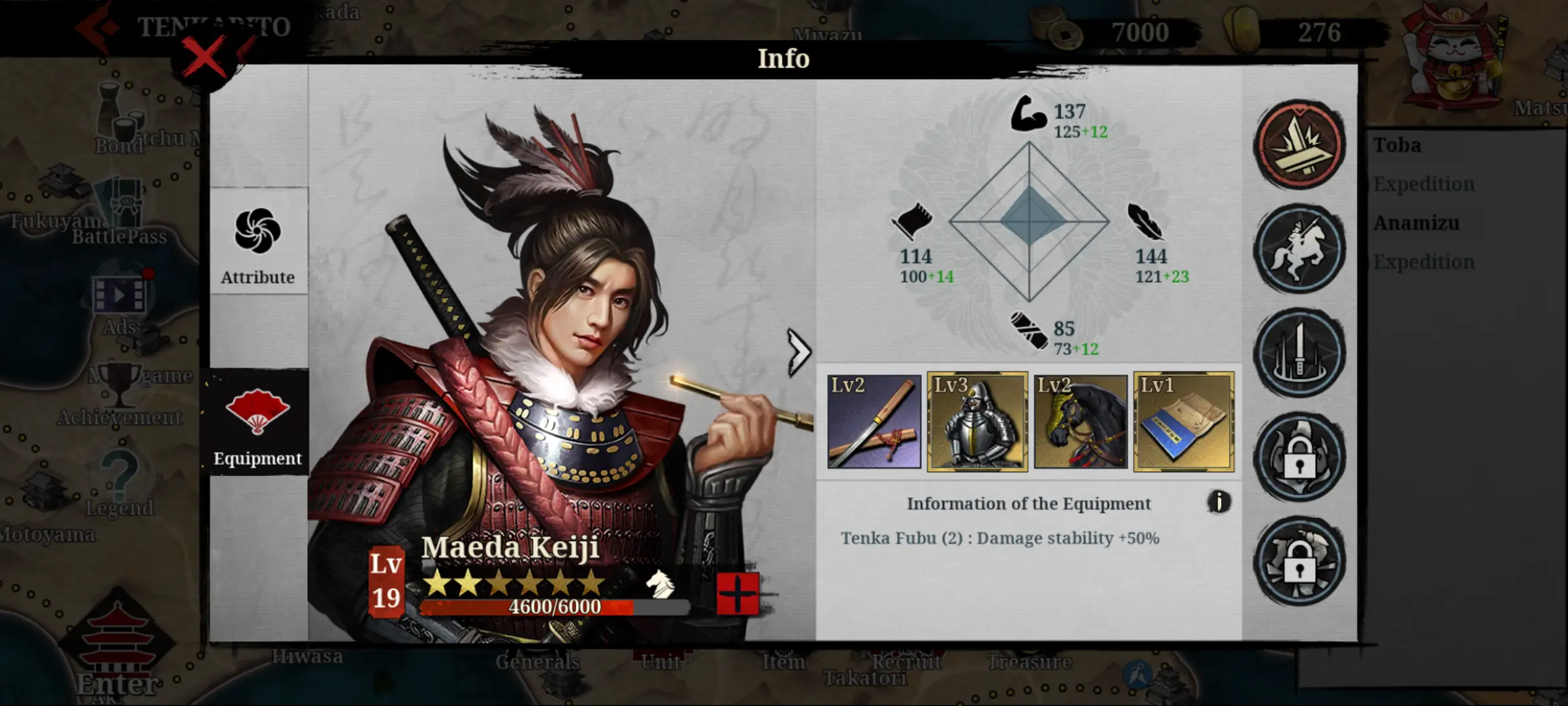Select the mounted cavalry skill icon

tap(1299, 248)
